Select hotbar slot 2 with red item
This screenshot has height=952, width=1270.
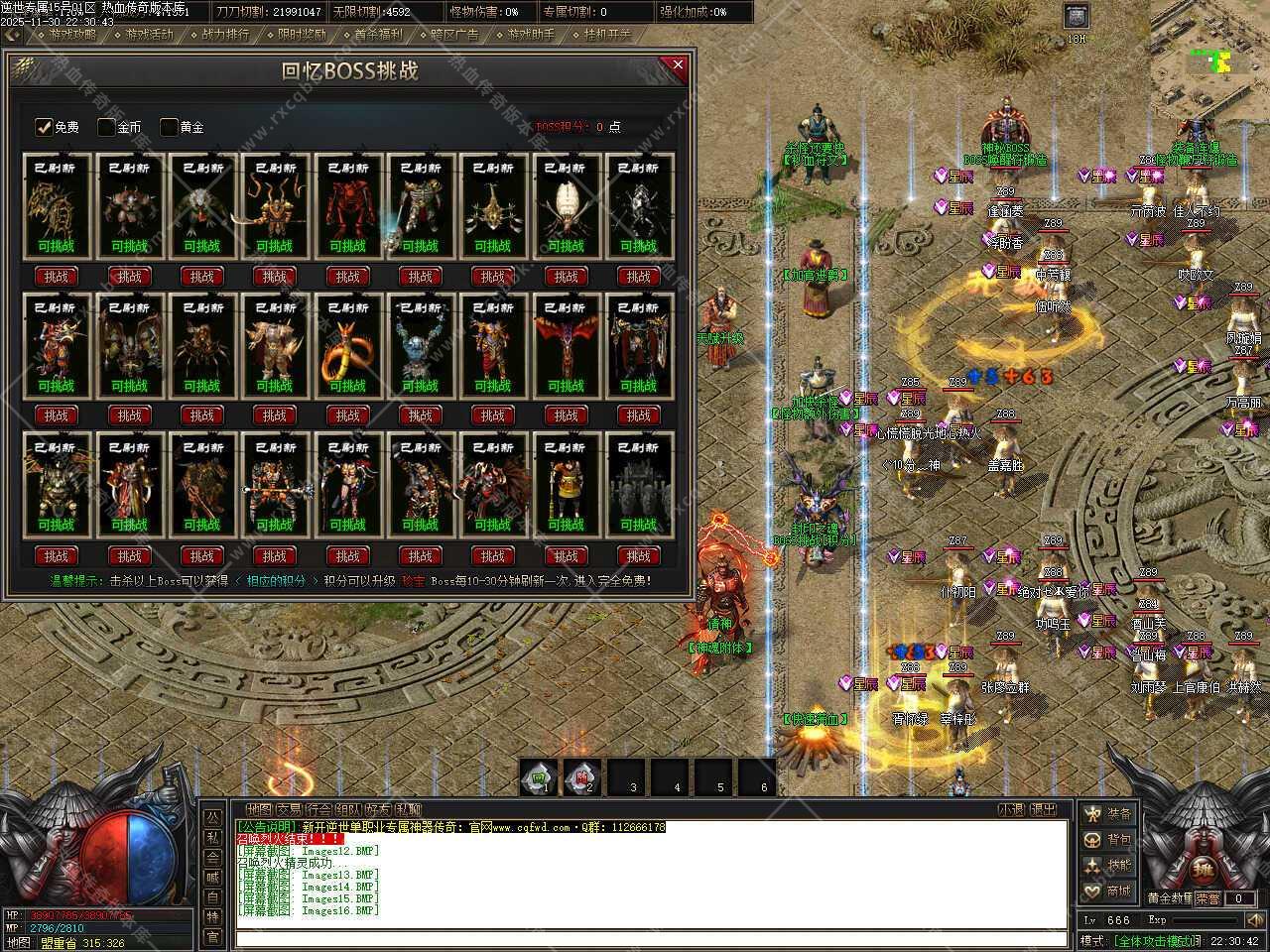tap(582, 777)
